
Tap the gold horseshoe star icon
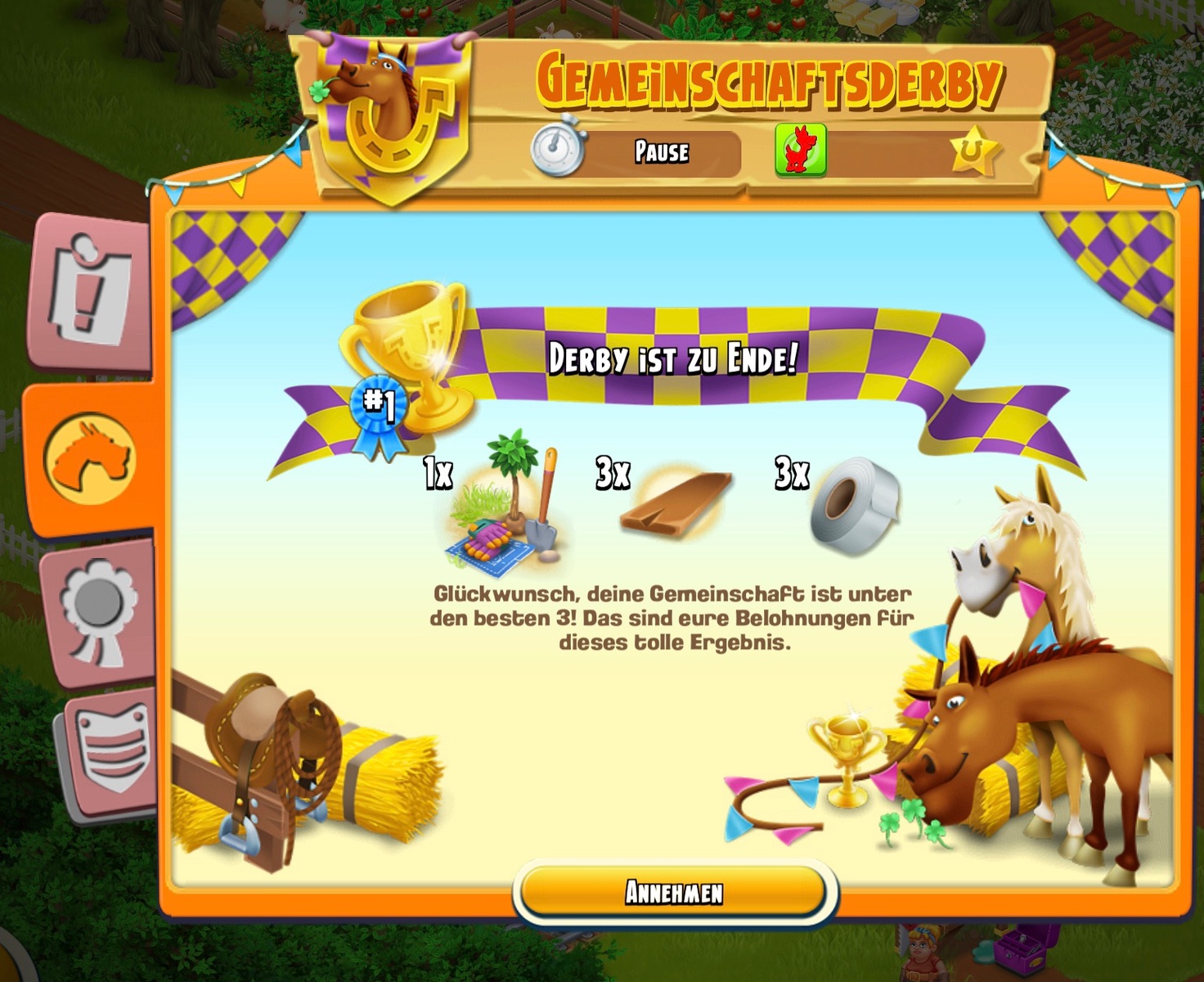(973, 151)
